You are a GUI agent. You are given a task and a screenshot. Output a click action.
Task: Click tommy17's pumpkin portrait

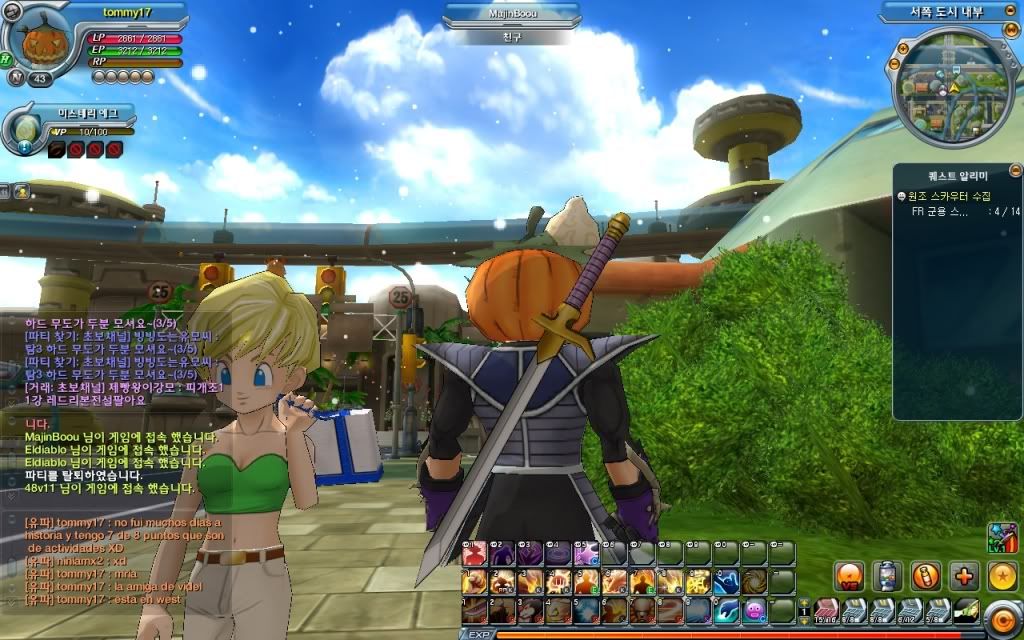point(40,42)
